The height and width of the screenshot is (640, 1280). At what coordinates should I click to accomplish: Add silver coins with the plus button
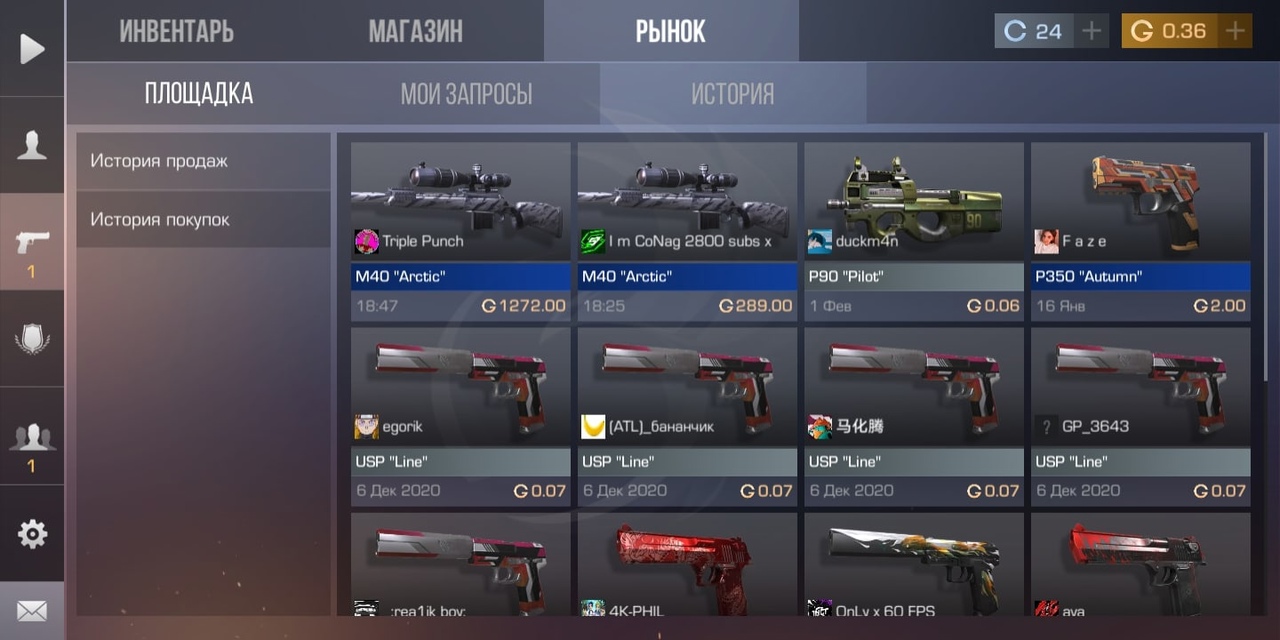(x=1092, y=31)
